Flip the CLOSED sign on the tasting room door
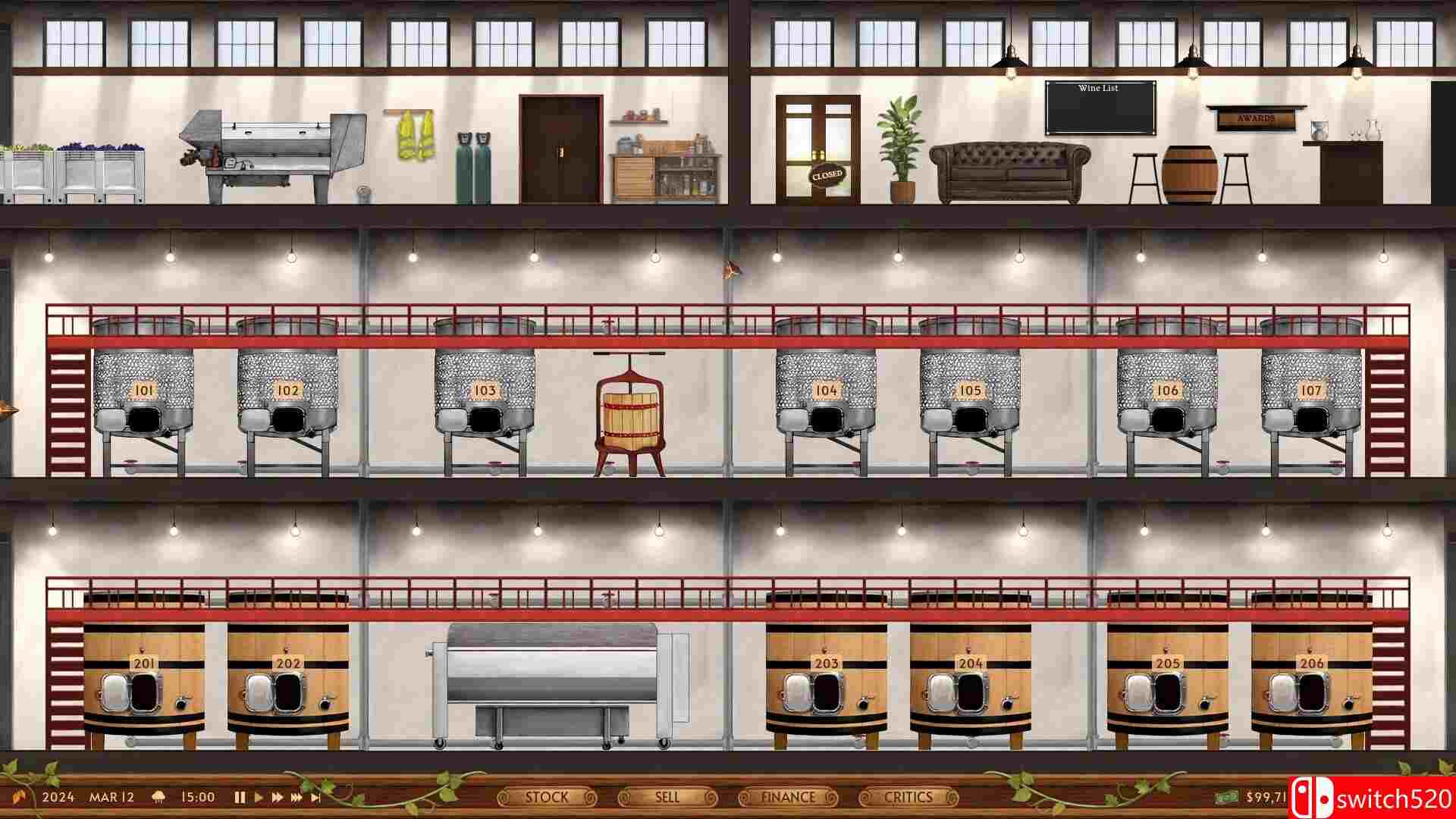 [x=827, y=174]
